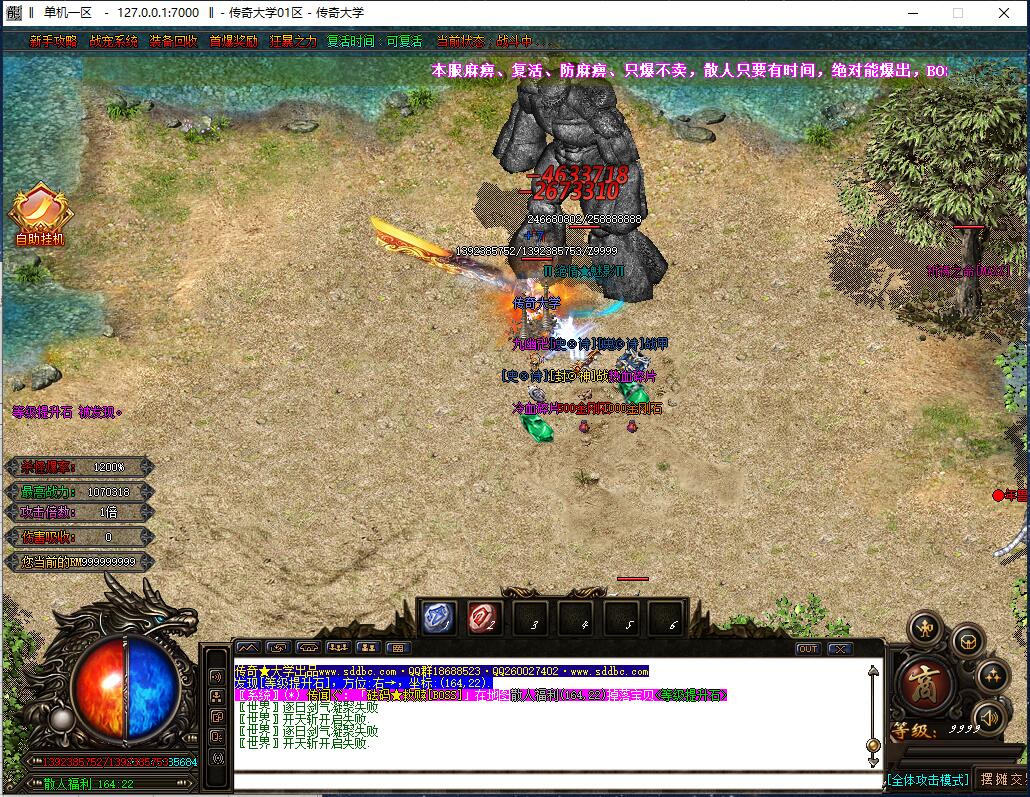Use the blue crystal in hotbar slot 1

pos(438,617)
